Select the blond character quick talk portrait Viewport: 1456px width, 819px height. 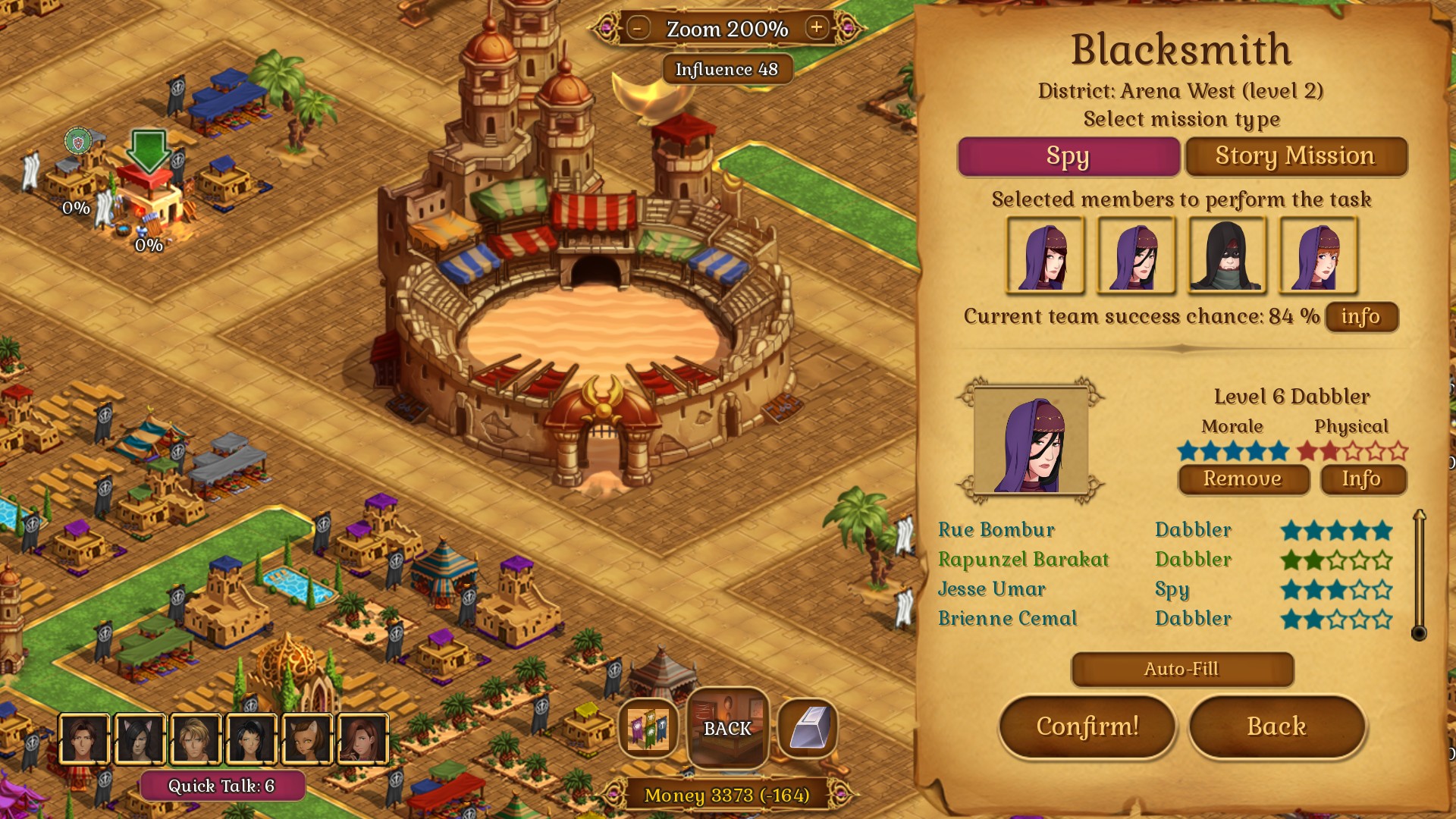click(x=196, y=739)
